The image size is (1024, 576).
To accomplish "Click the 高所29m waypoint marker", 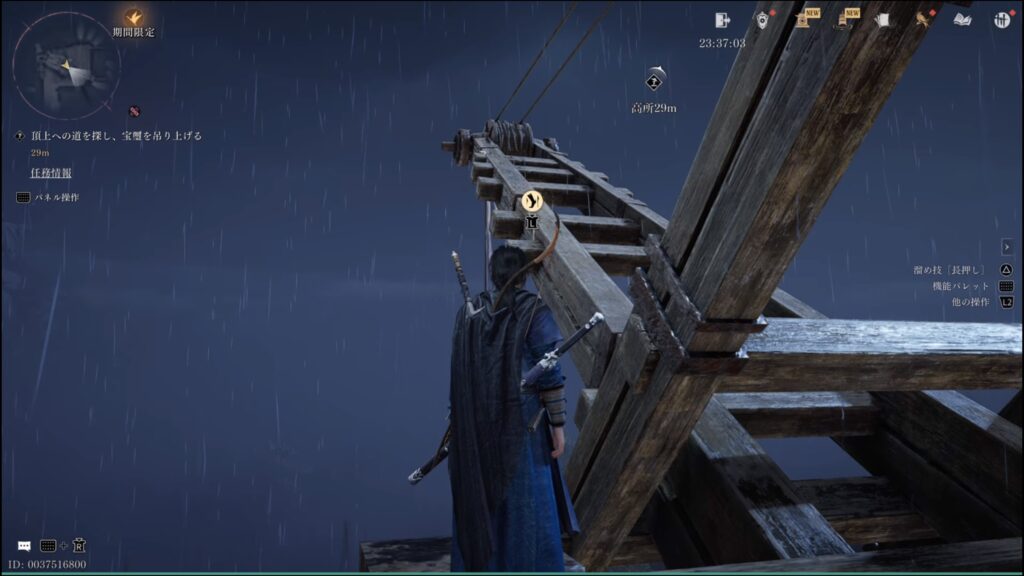I will [655, 82].
